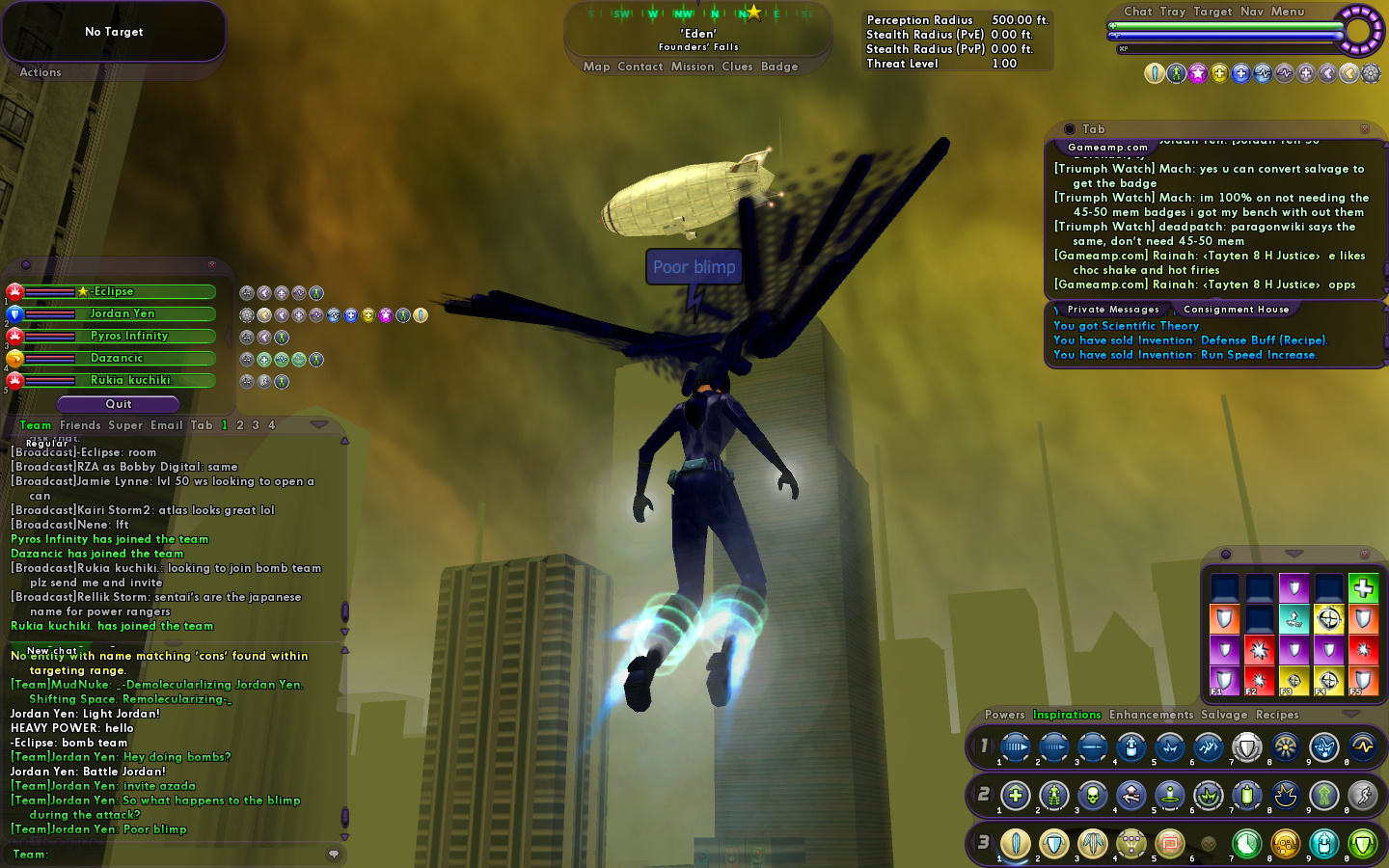
Task: Open the Badge window
Action: [x=779, y=67]
